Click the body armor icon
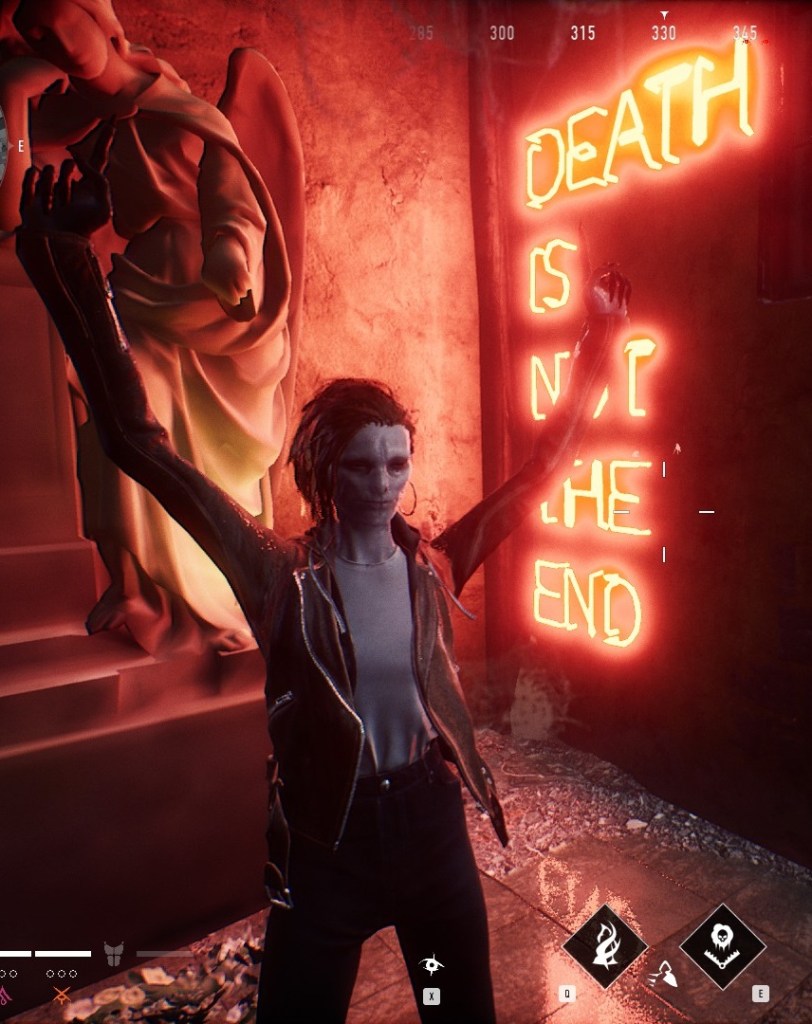 click(x=114, y=953)
